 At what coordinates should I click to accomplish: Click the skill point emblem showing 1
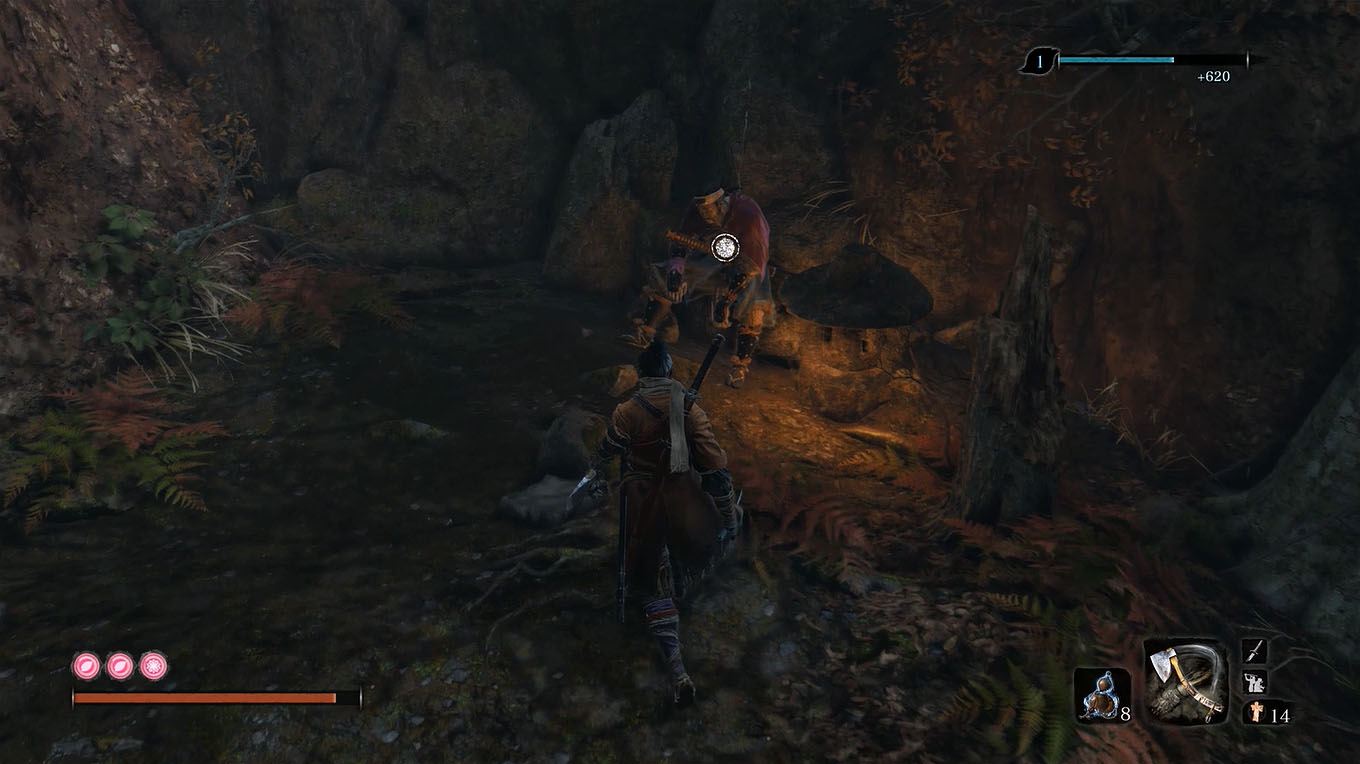pyautogui.click(x=1039, y=61)
